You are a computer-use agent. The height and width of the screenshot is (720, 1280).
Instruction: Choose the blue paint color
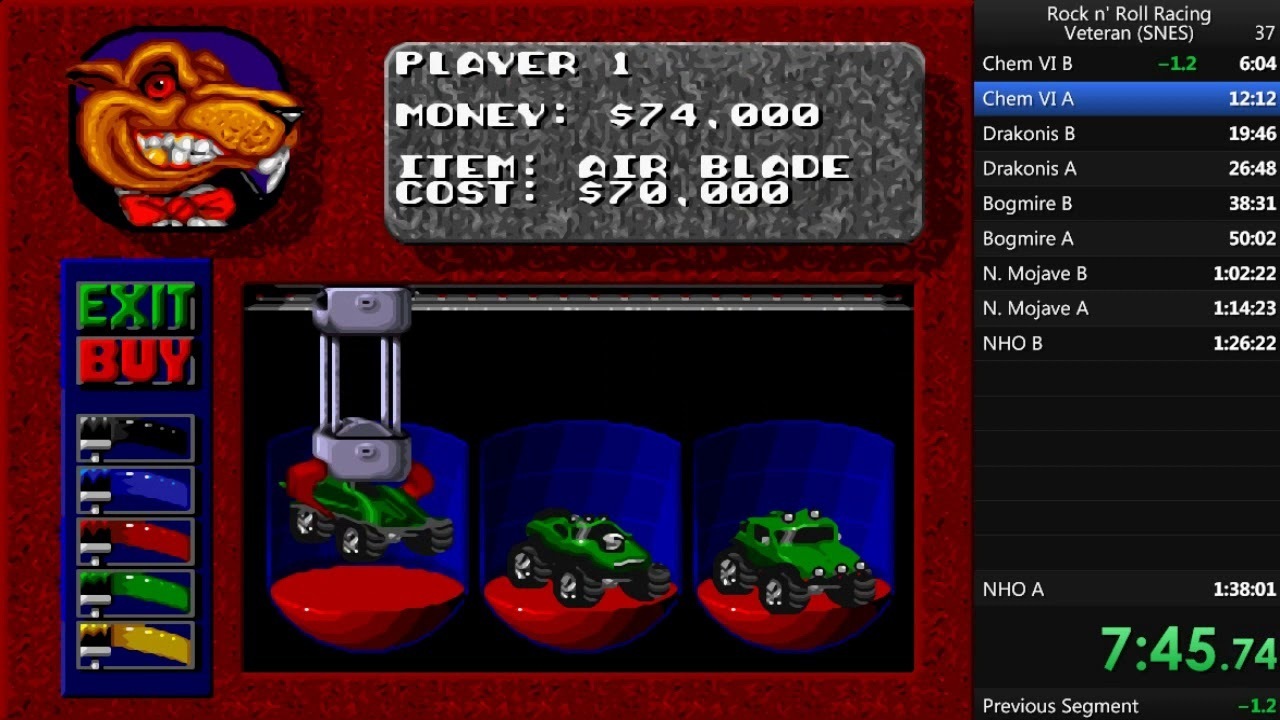(x=135, y=490)
